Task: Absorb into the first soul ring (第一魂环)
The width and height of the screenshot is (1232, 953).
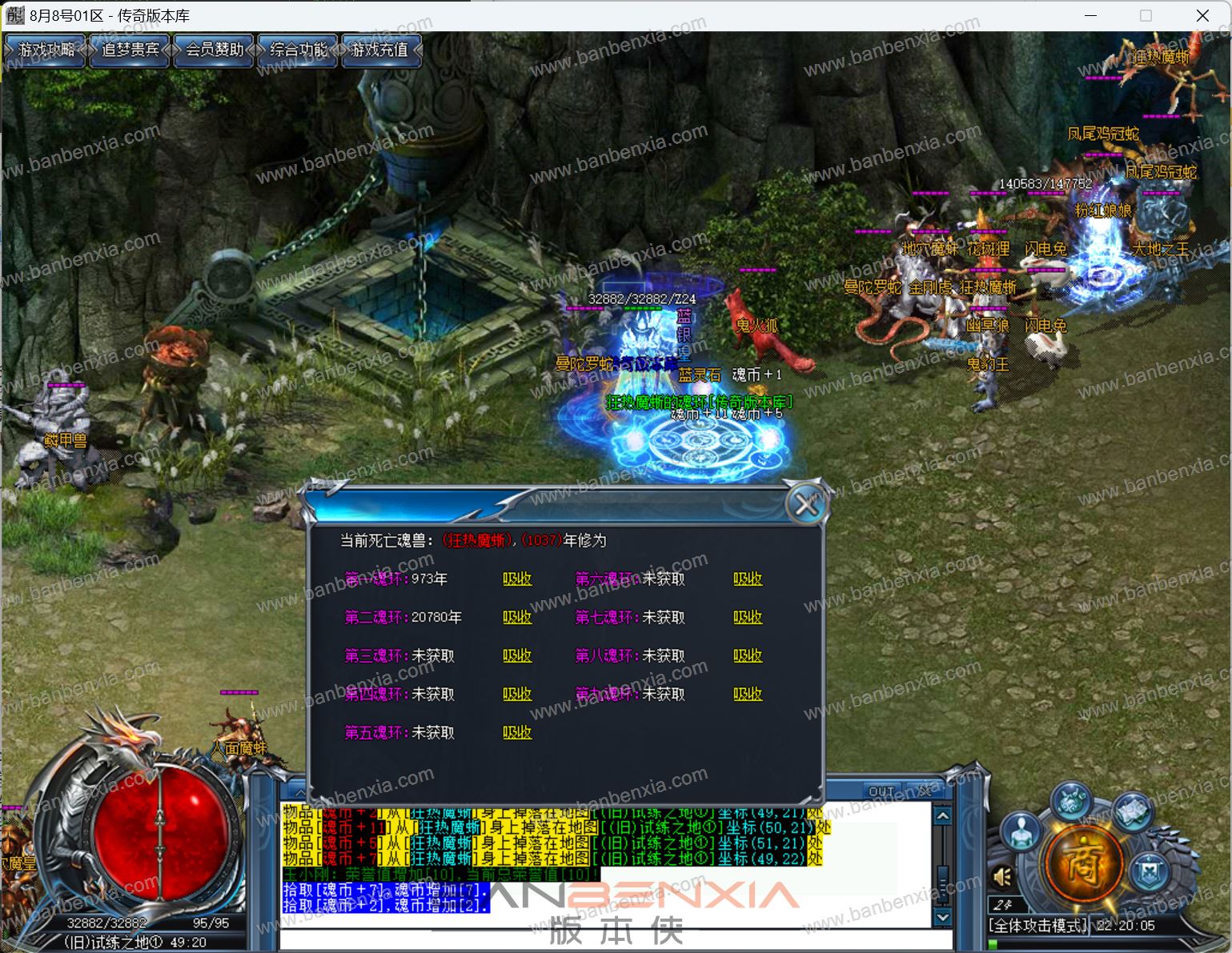Action: coord(517,579)
